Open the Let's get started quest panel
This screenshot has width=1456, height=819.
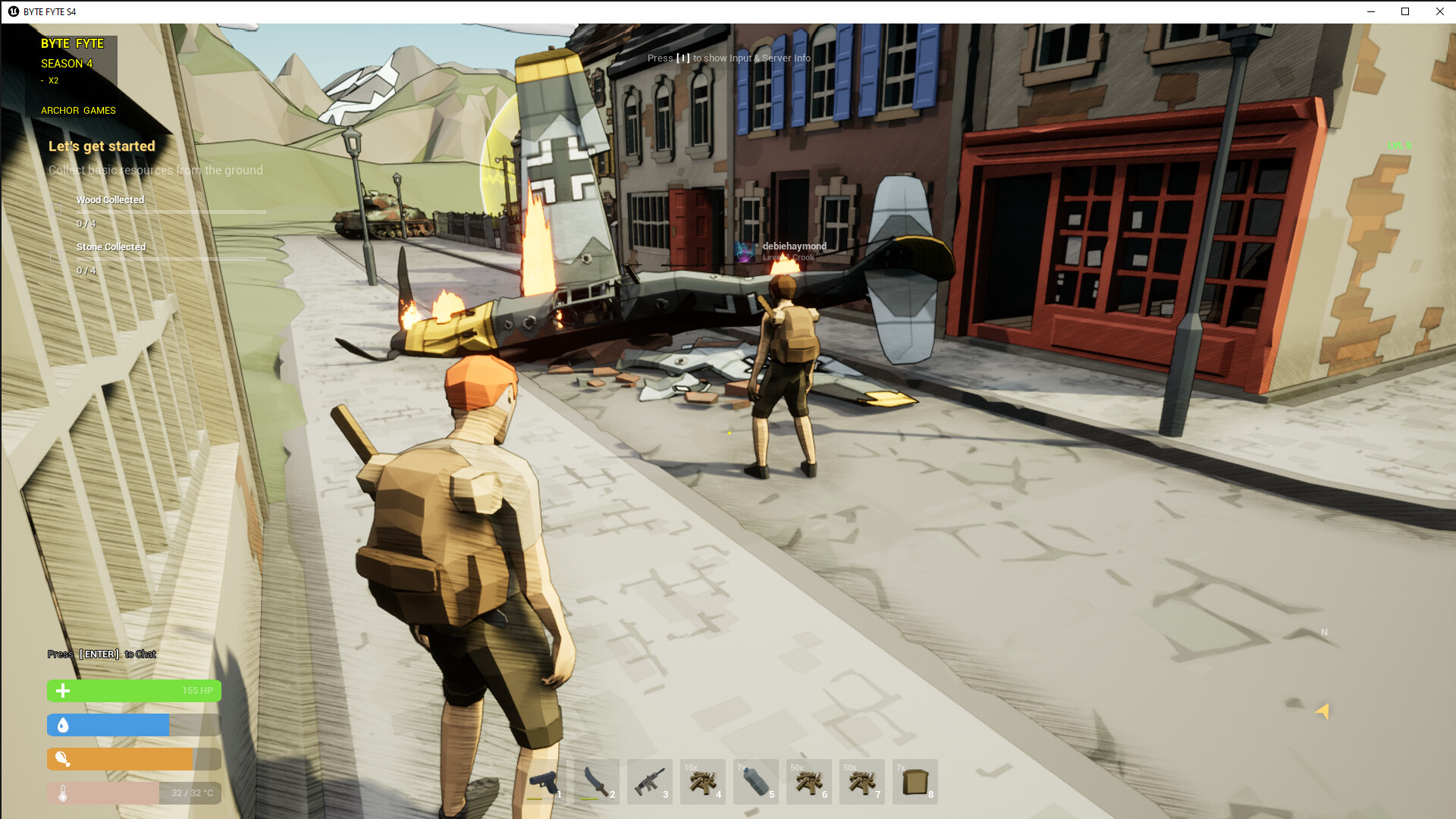coord(102,146)
